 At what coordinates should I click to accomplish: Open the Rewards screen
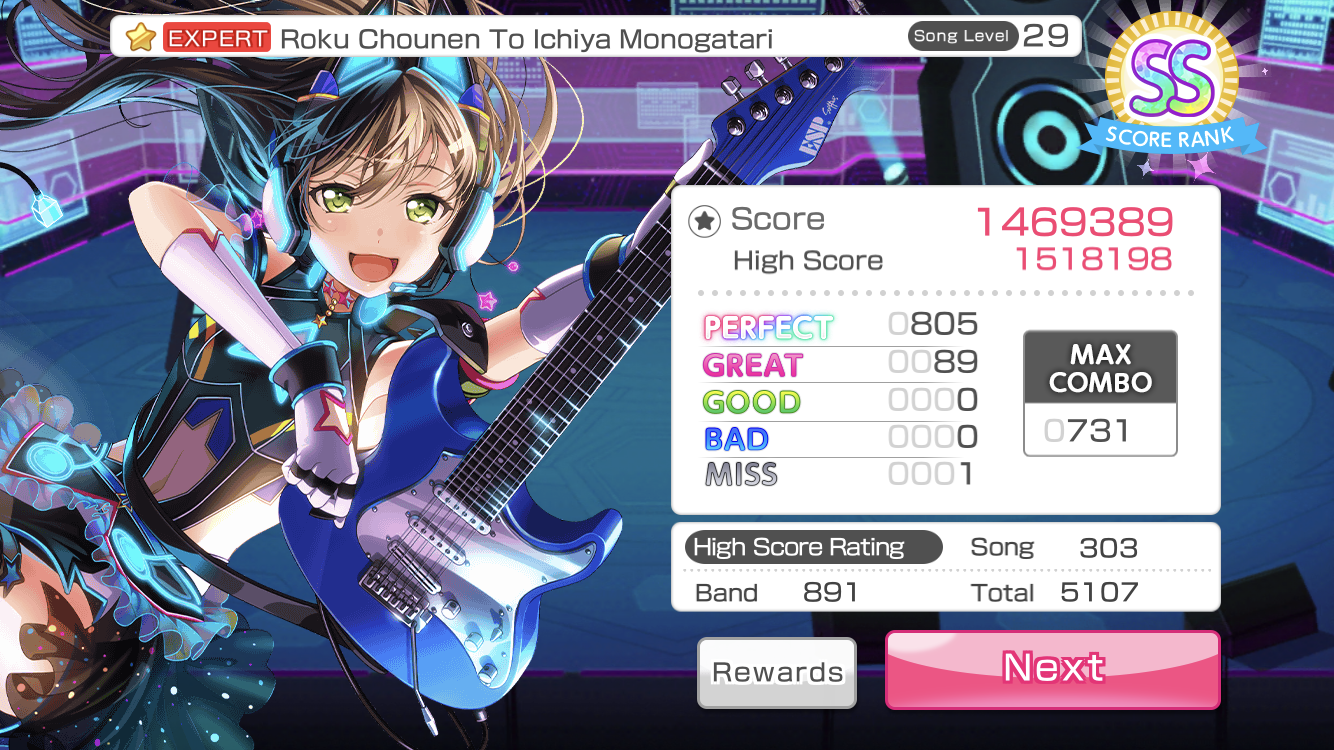[777, 672]
